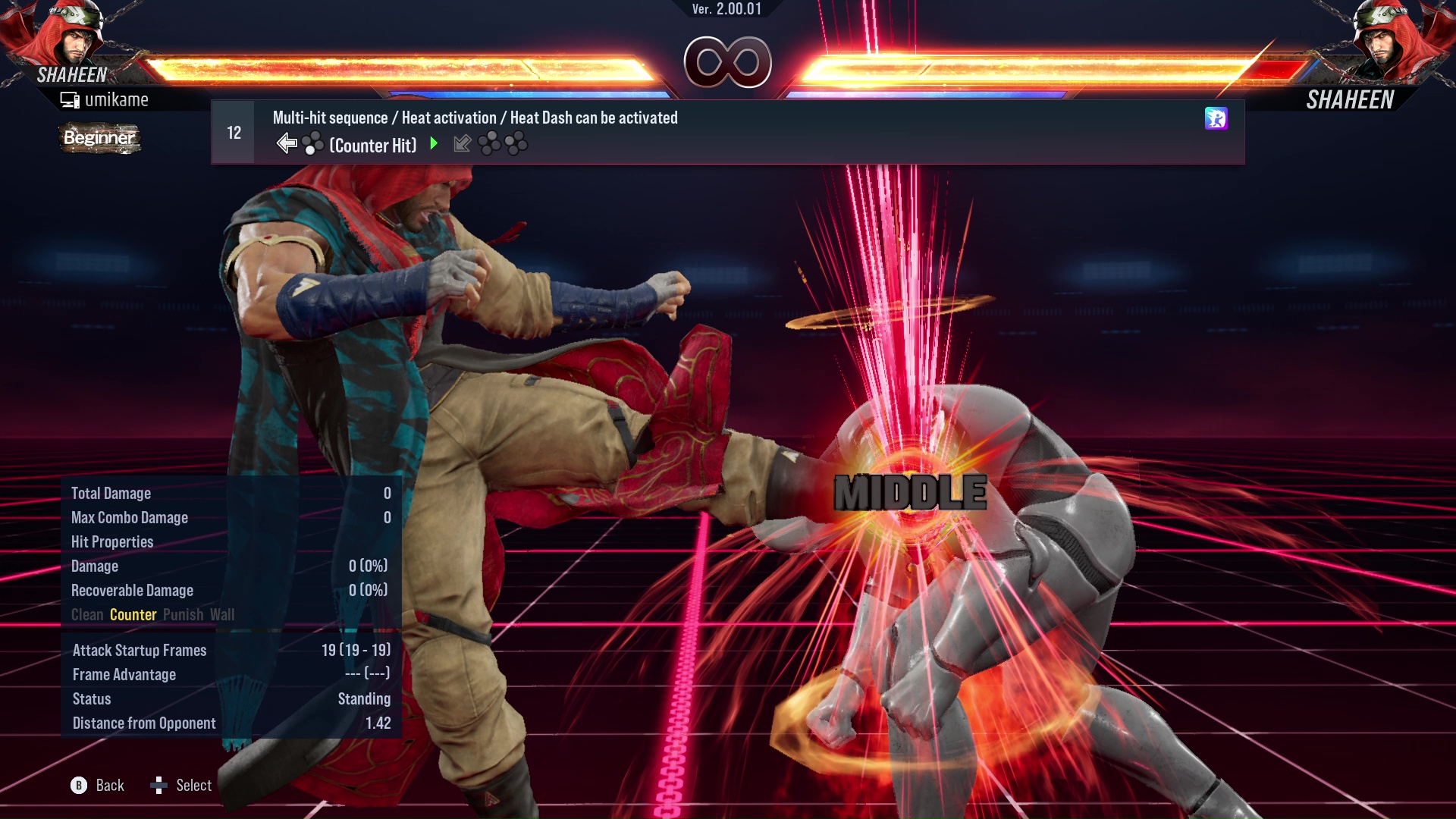
Task: Click the Beginner rank banner
Action: click(x=99, y=139)
